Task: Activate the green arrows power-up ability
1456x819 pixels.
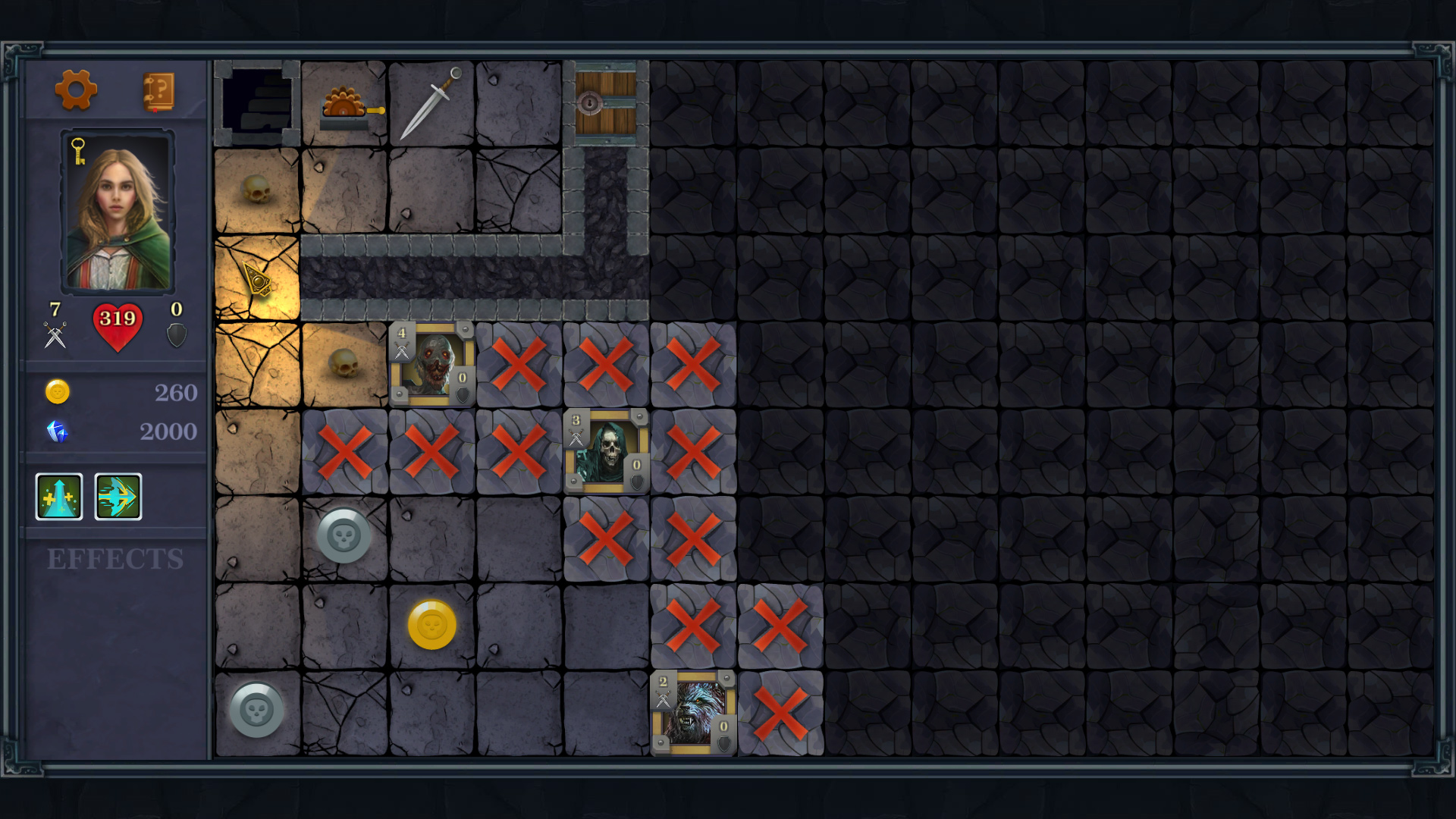Action: coord(59,496)
